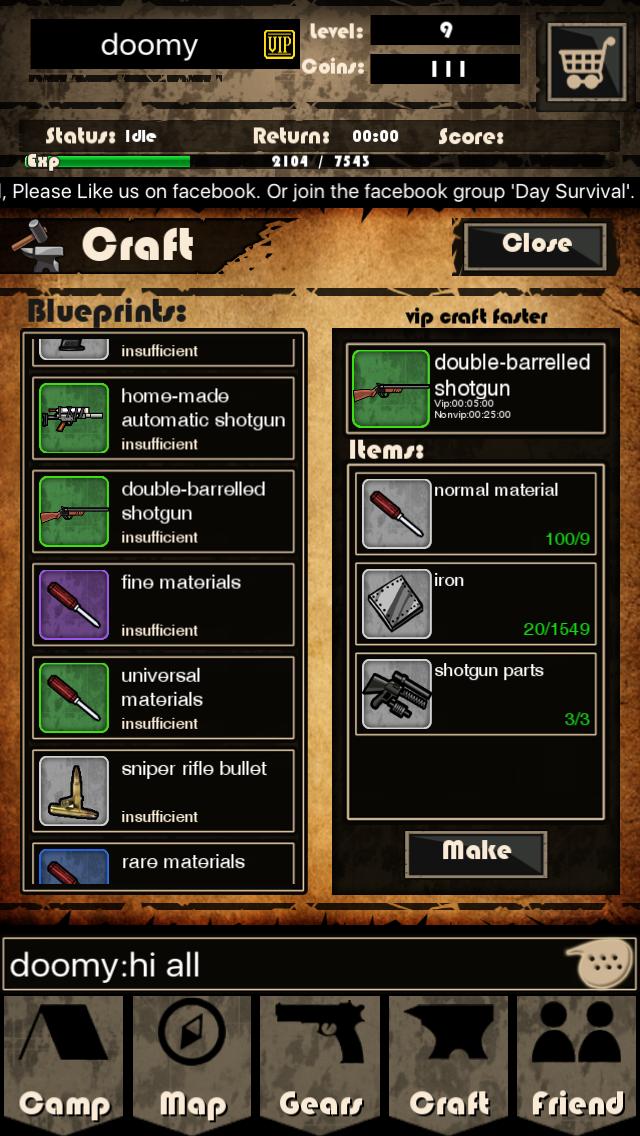Click the normal material ingredient
Image resolution: width=640 pixels, height=1136 pixels.
[x=476, y=512]
